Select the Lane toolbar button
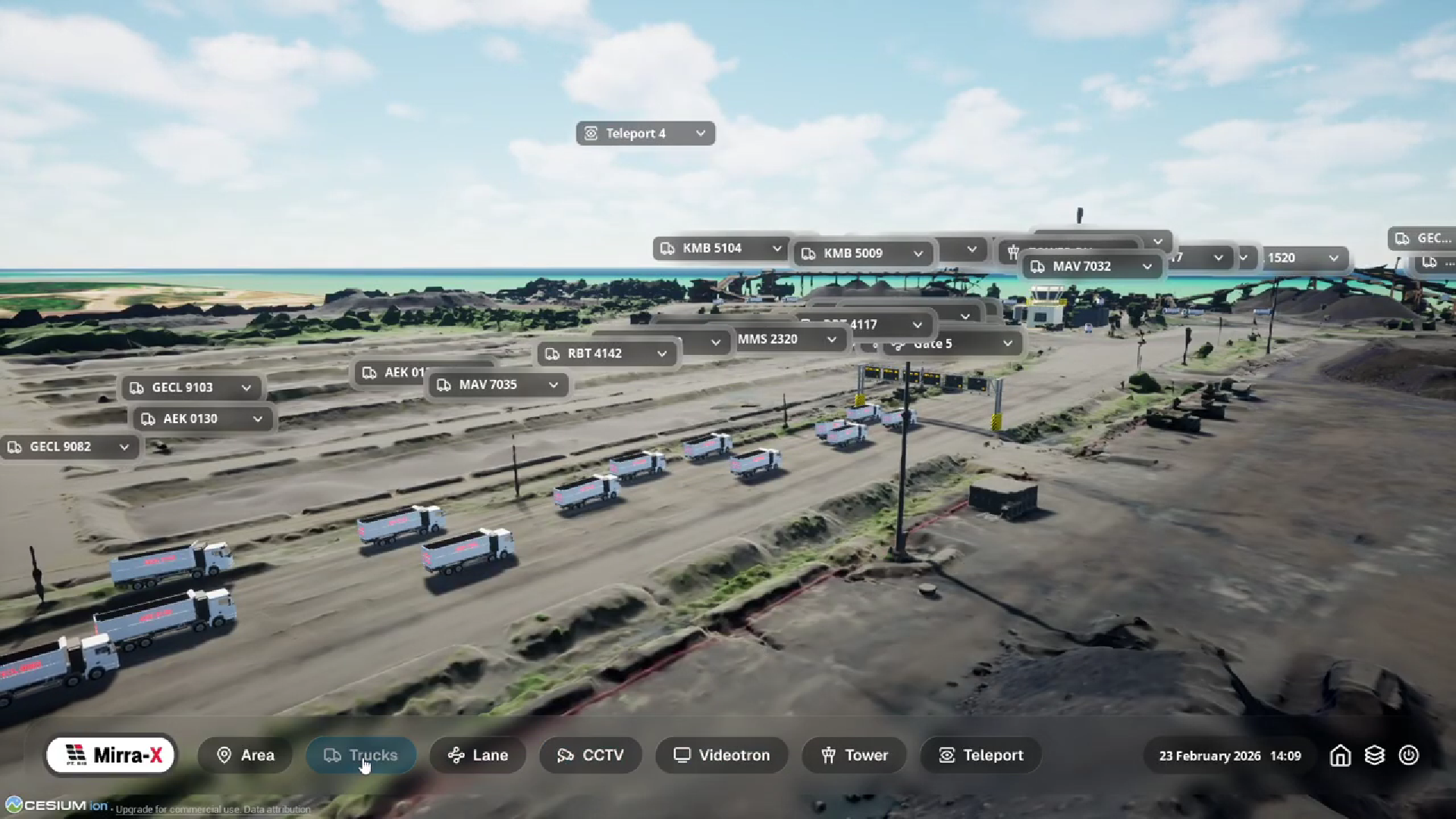Image resolution: width=1456 pixels, height=819 pixels. [478, 755]
